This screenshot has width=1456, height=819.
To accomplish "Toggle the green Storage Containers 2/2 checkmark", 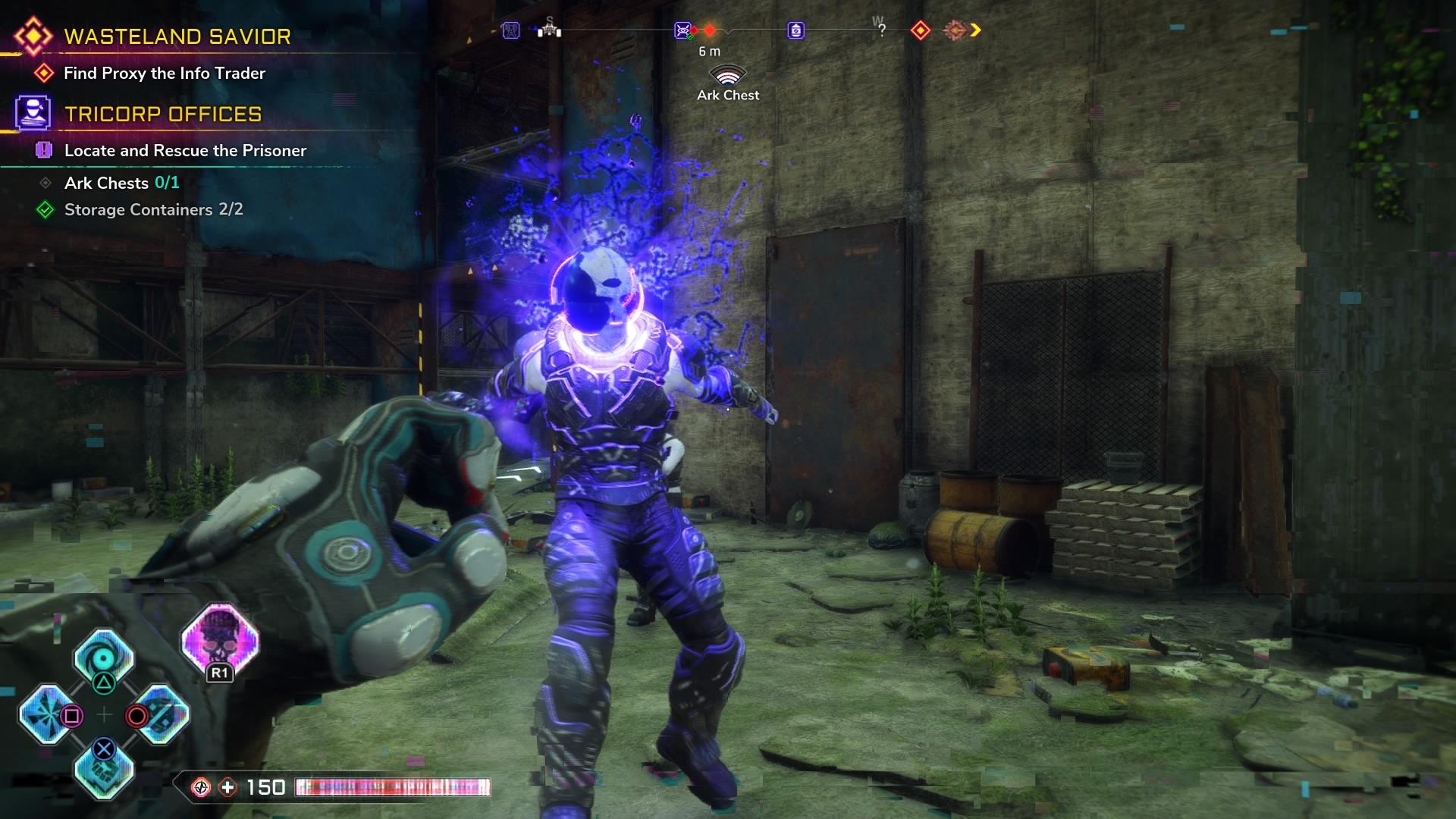I will coord(45,209).
